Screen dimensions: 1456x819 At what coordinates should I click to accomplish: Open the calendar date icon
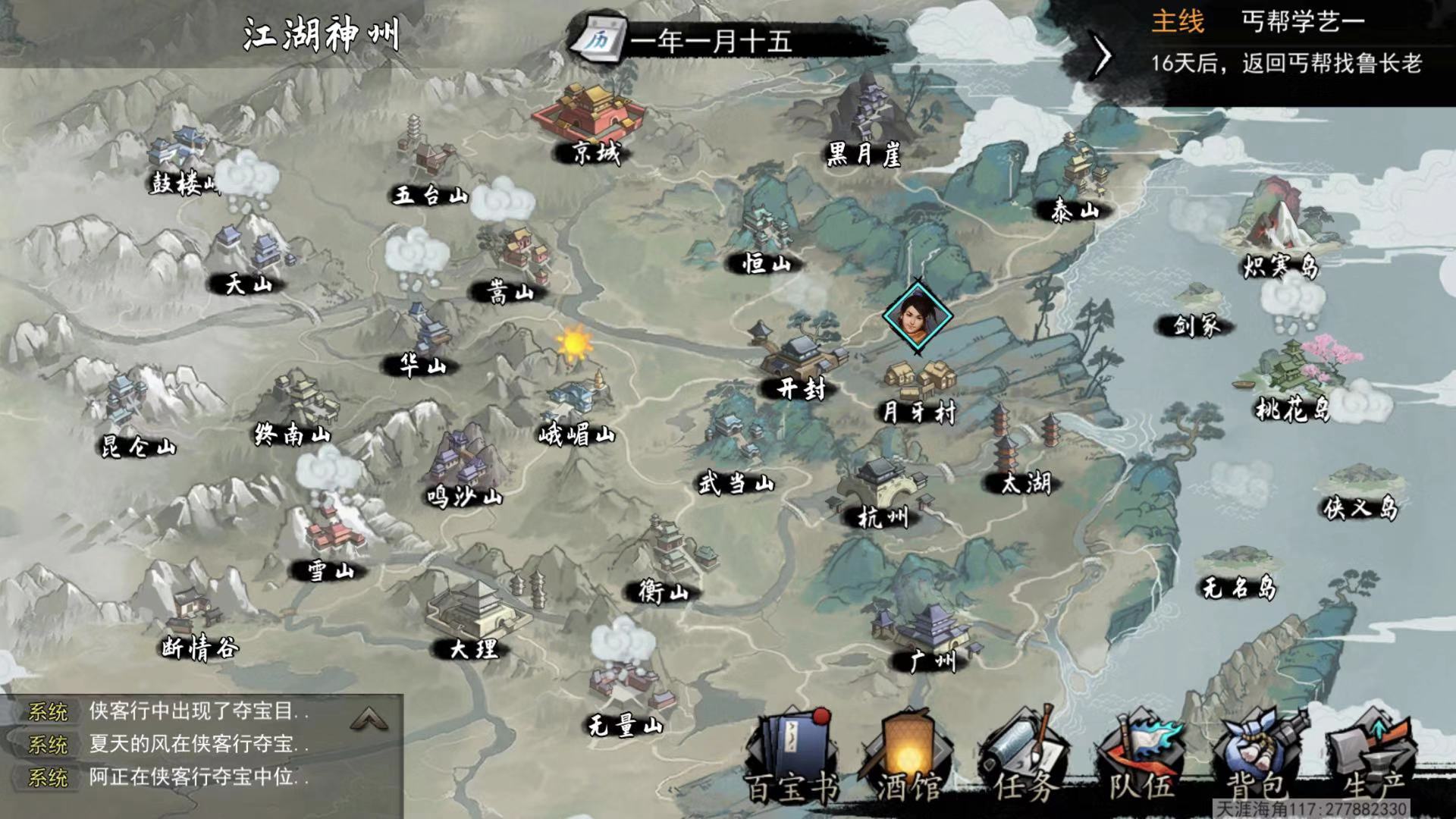(599, 41)
